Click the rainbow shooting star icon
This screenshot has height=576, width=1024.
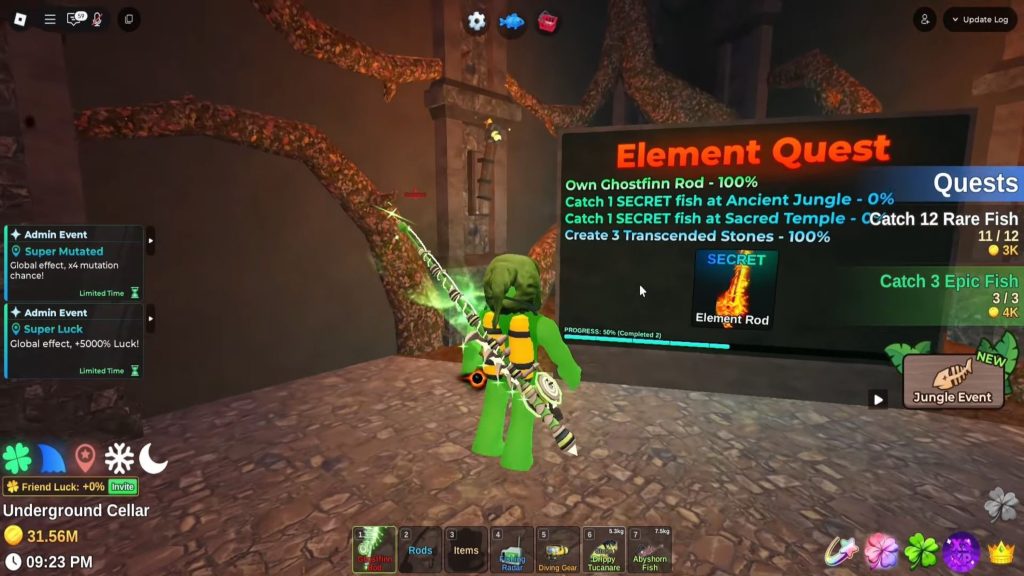[842, 552]
